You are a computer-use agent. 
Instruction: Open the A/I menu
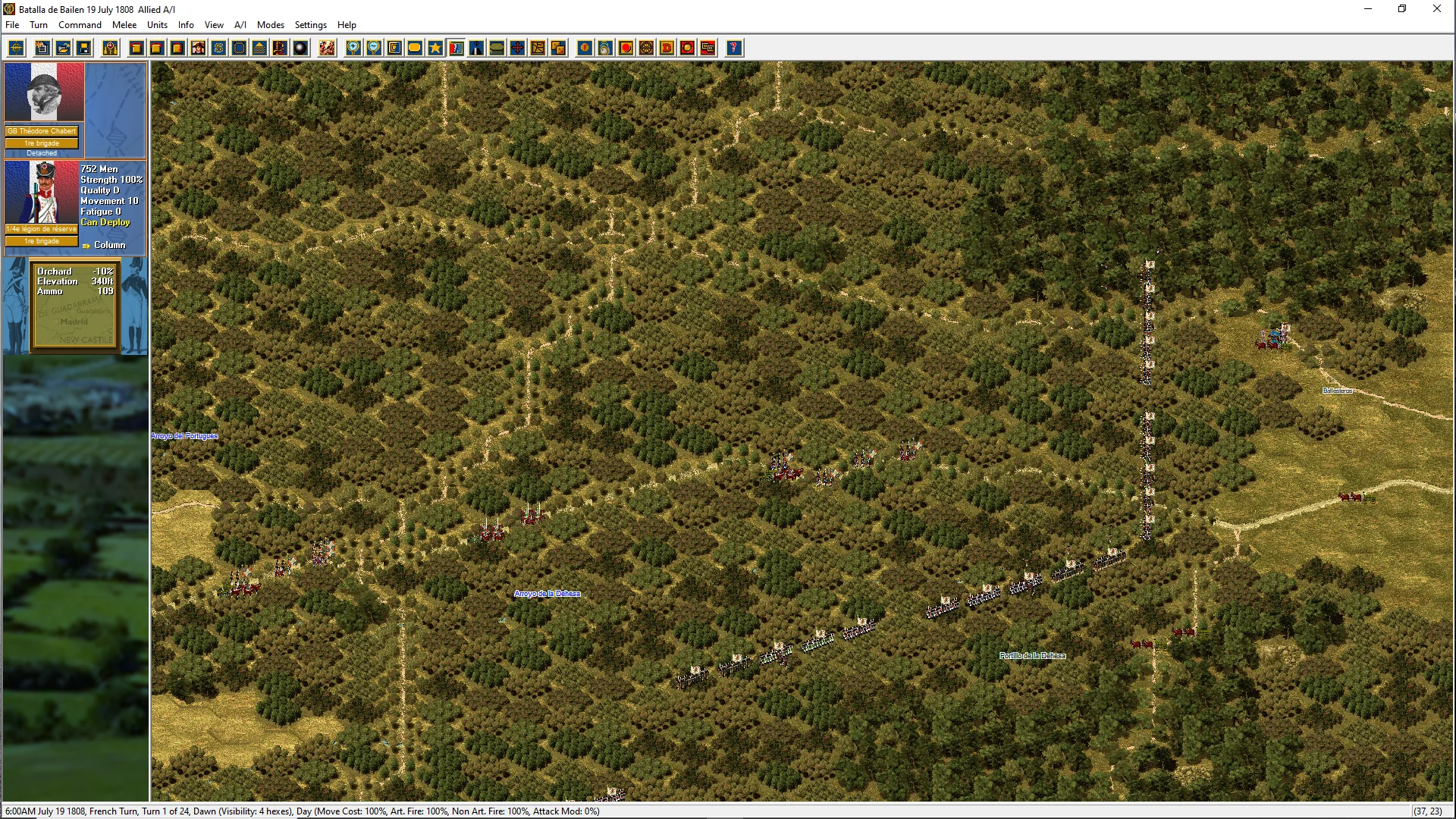click(x=240, y=25)
